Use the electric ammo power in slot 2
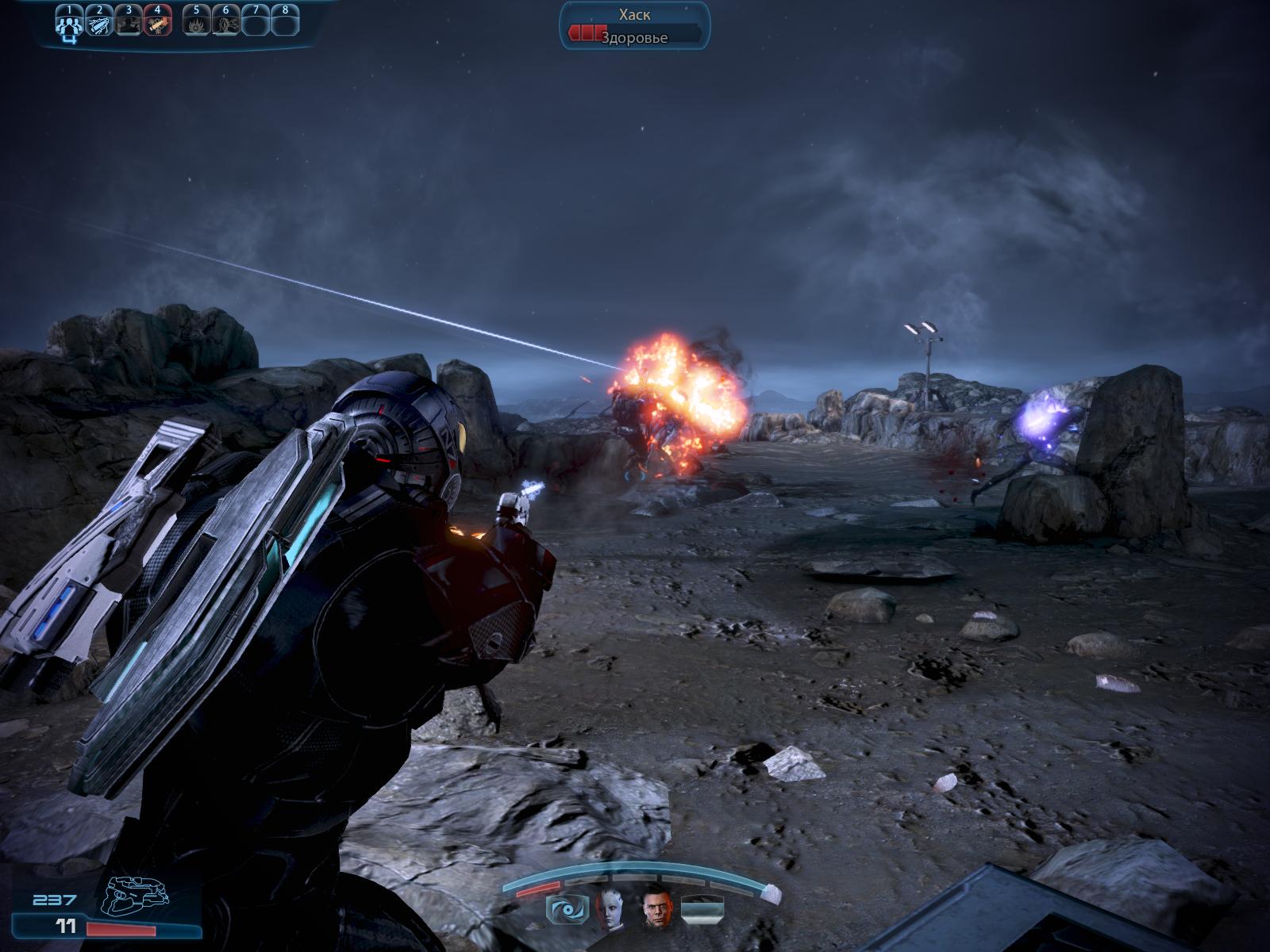1270x952 pixels. [99, 23]
